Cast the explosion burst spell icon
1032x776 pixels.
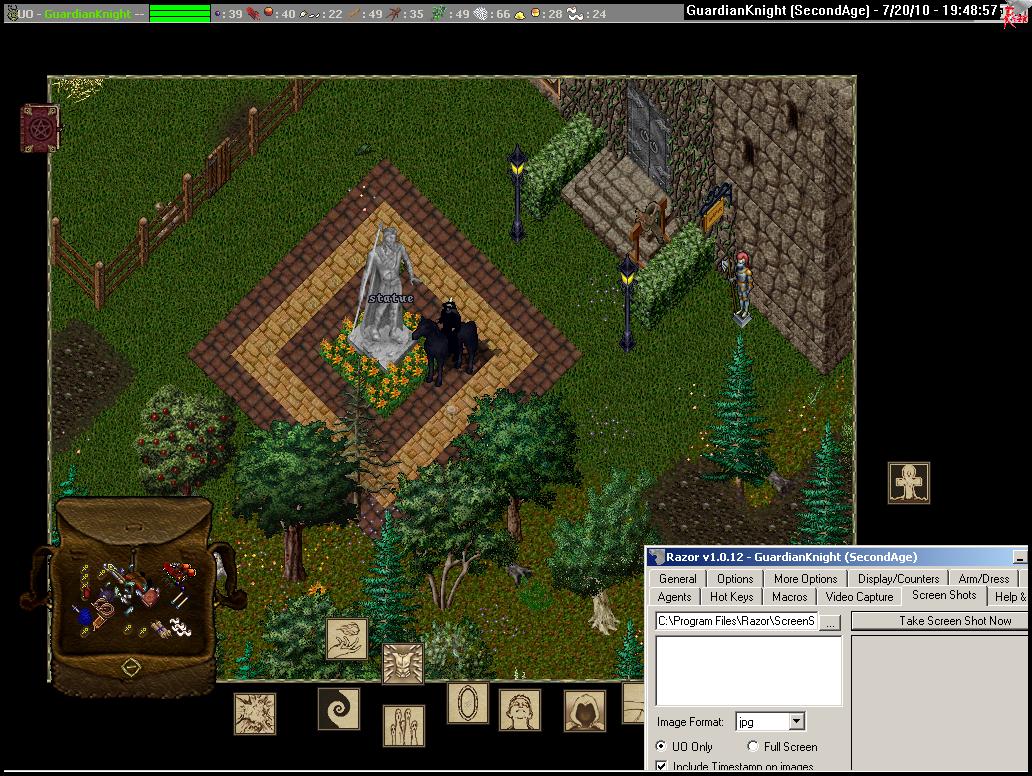[255, 714]
